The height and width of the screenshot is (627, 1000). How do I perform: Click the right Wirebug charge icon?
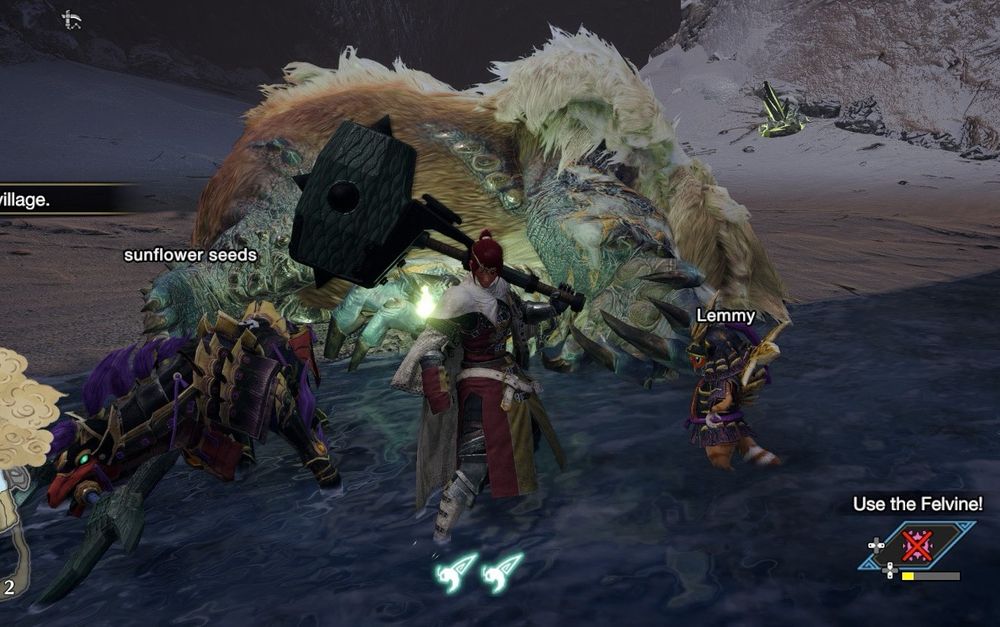pyautogui.click(x=501, y=574)
